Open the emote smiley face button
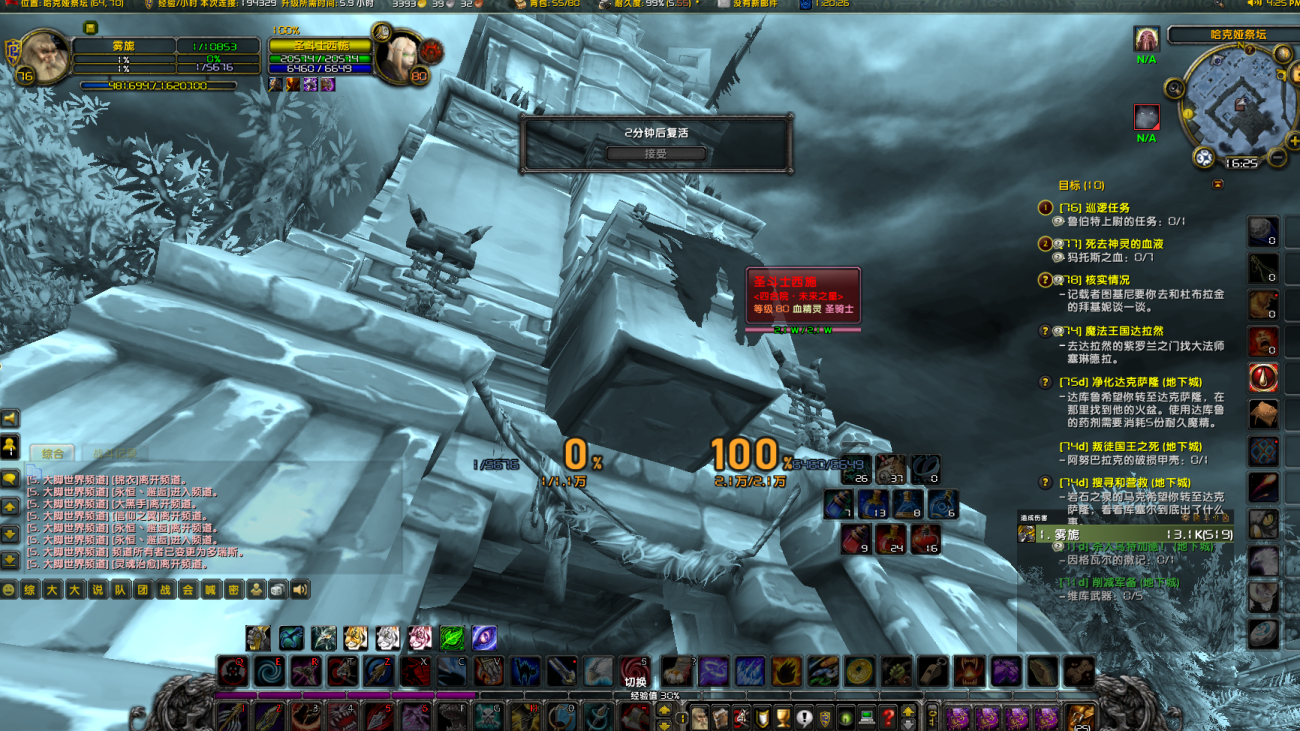Image resolution: width=1300 pixels, height=731 pixels. pyautogui.click(x=9, y=590)
